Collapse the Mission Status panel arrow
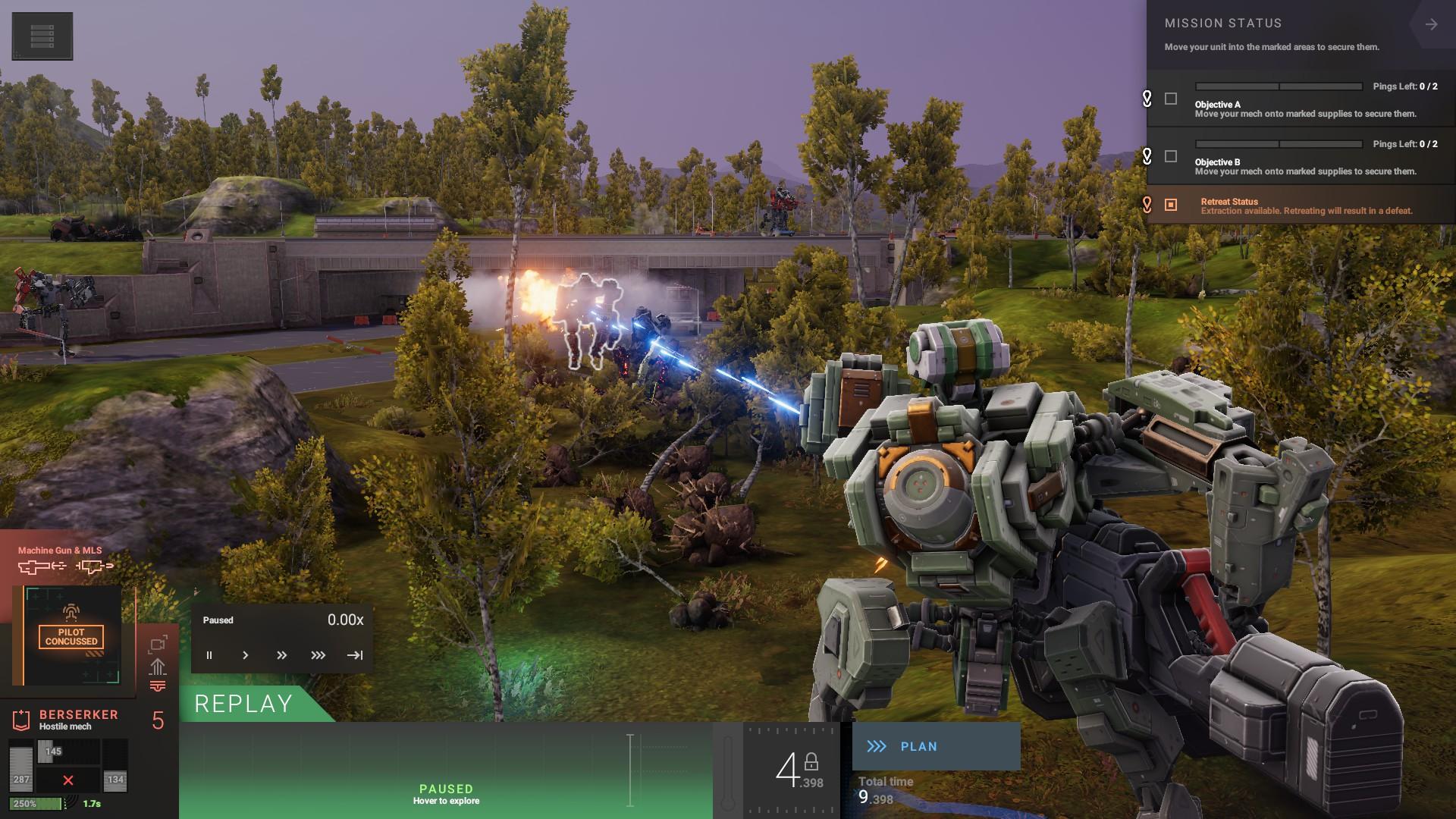Viewport: 1456px width, 819px height. click(x=1431, y=25)
